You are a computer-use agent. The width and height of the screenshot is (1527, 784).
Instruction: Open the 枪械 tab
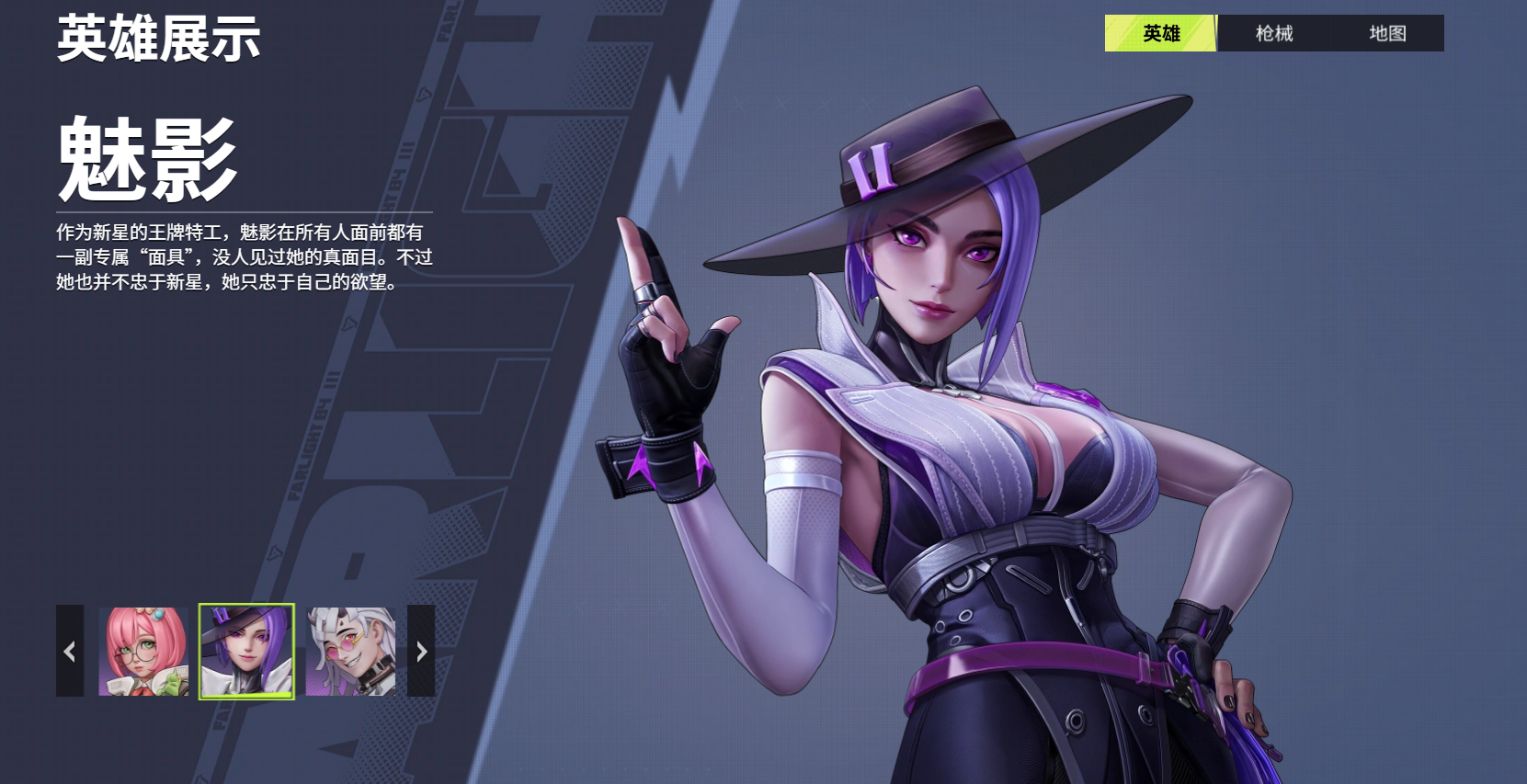pyautogui.click(x=1274, y=33)
